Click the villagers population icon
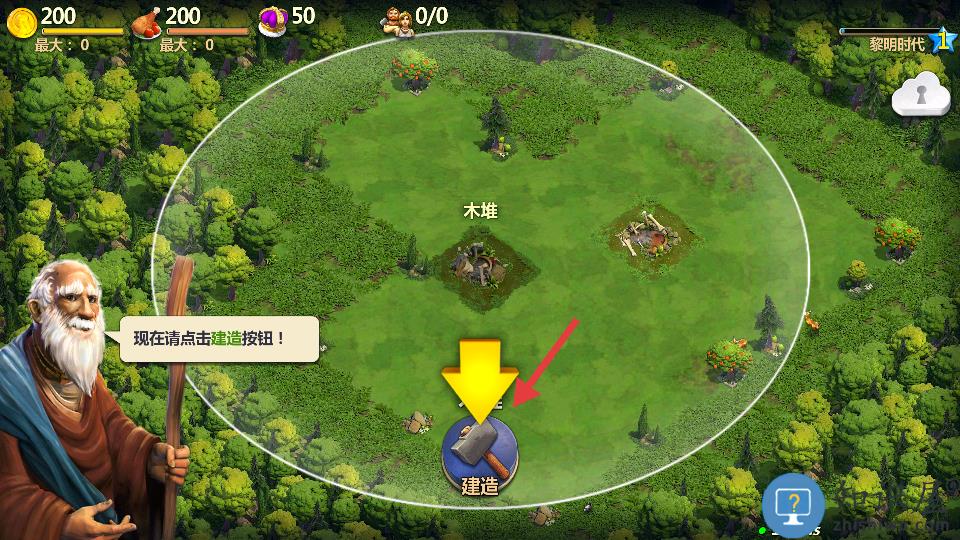Screen dimensions: 960x540 tap(397, 20)
